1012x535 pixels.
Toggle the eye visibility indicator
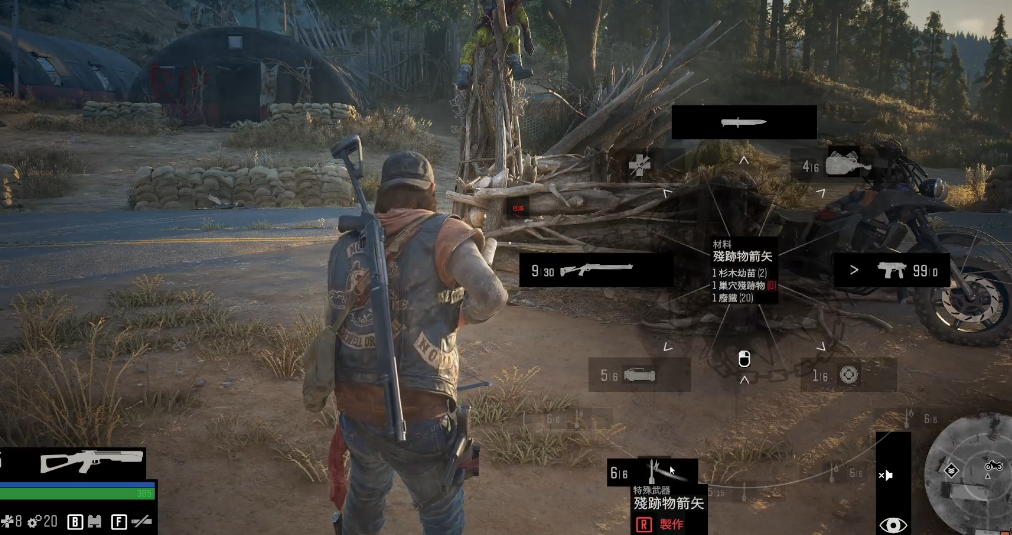click(x=893, y=524)
